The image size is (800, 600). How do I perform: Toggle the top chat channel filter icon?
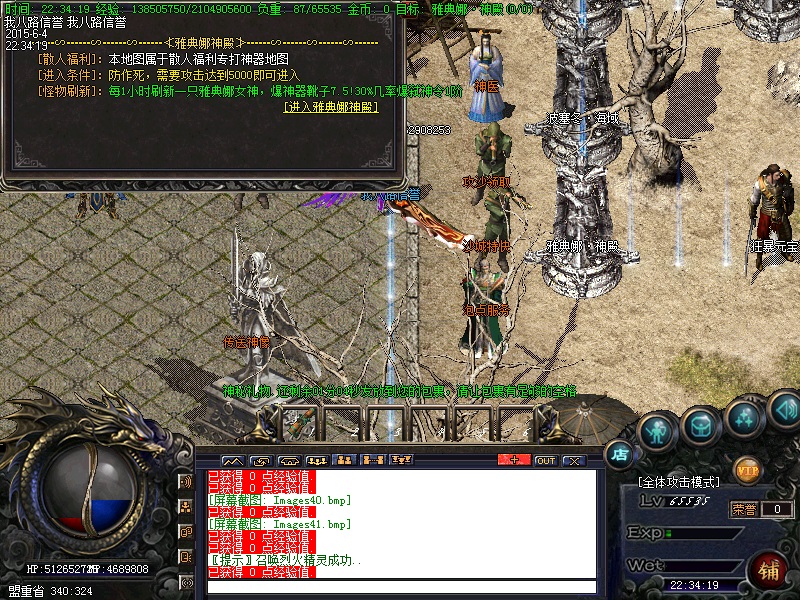click(185, 481)
